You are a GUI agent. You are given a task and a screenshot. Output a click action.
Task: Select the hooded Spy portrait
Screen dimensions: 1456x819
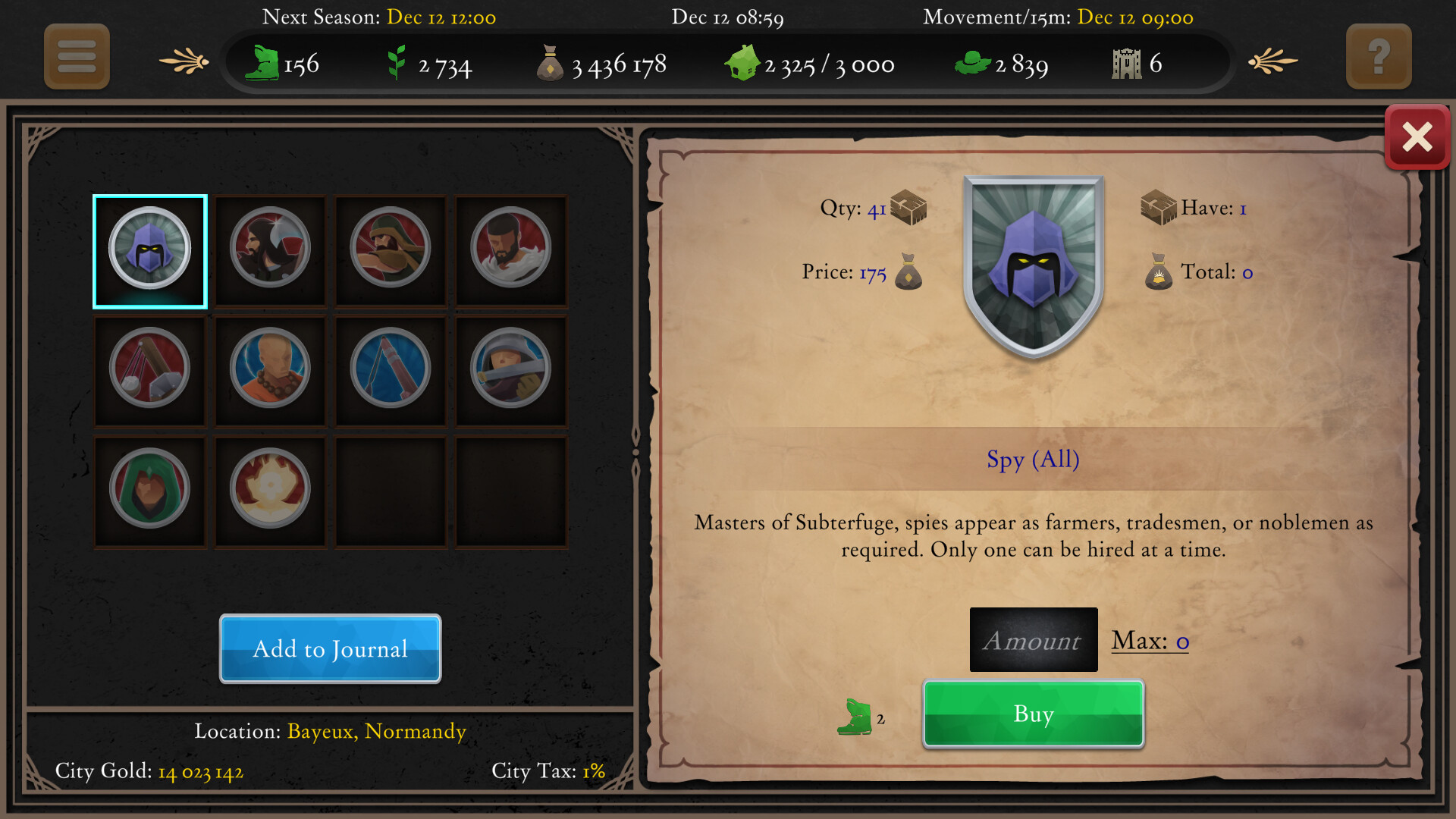[x=149, y=251]
